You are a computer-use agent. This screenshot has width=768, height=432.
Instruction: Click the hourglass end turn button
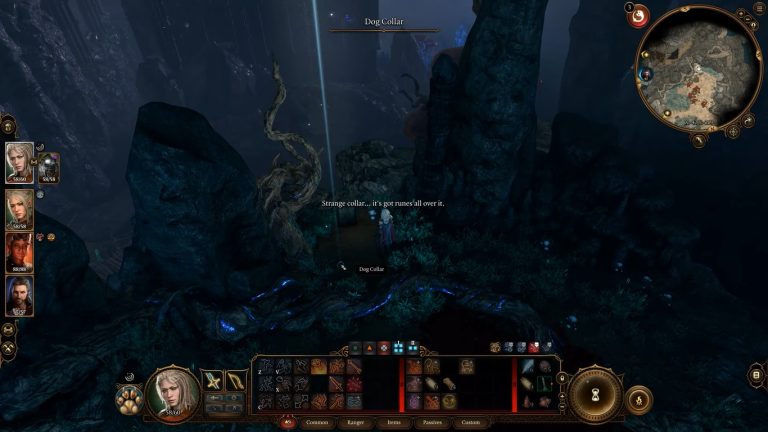tap(598, 391)
